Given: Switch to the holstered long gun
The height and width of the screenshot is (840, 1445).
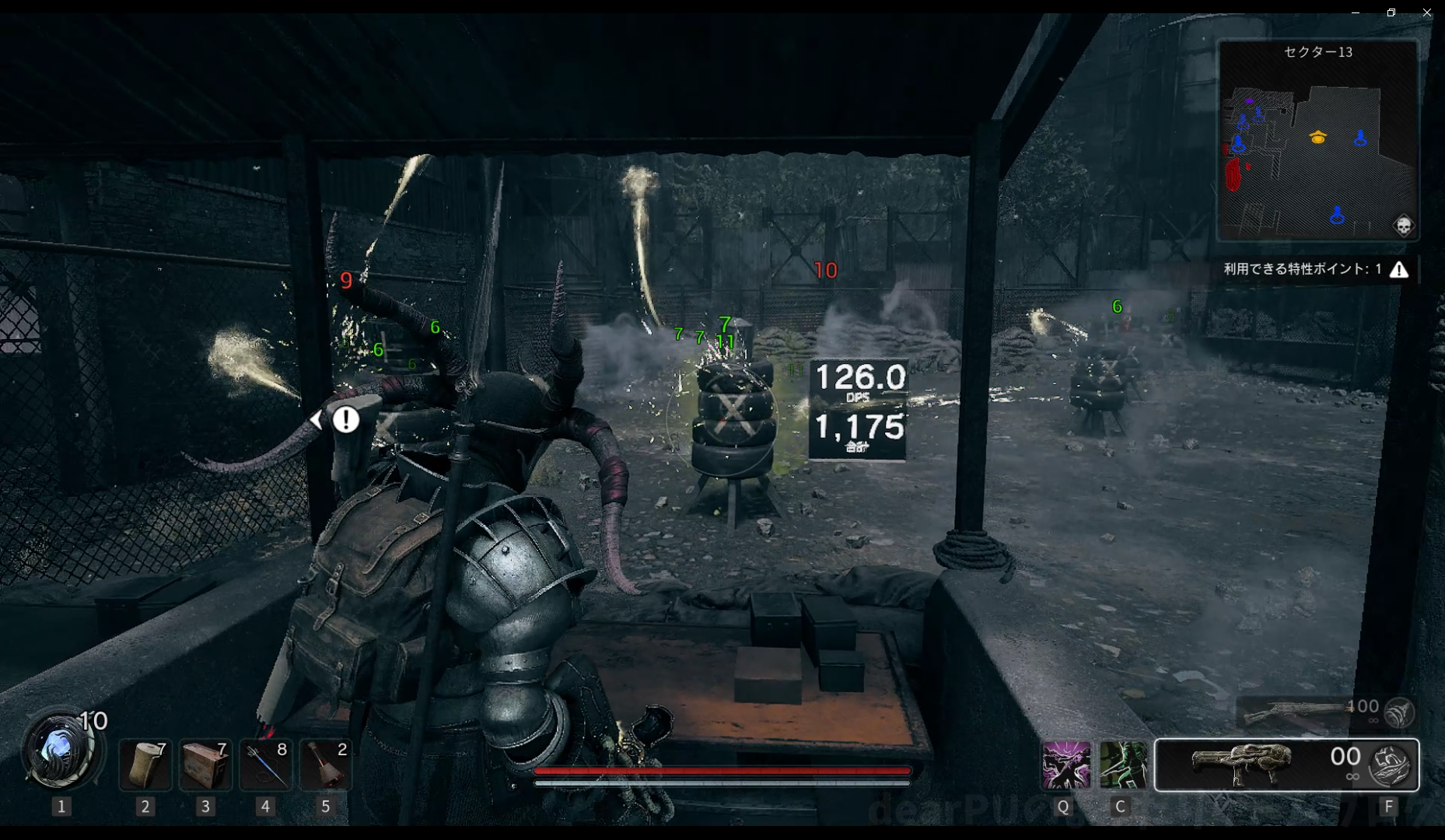Looking at the screenshot, I should click(x=1295, y=712).
